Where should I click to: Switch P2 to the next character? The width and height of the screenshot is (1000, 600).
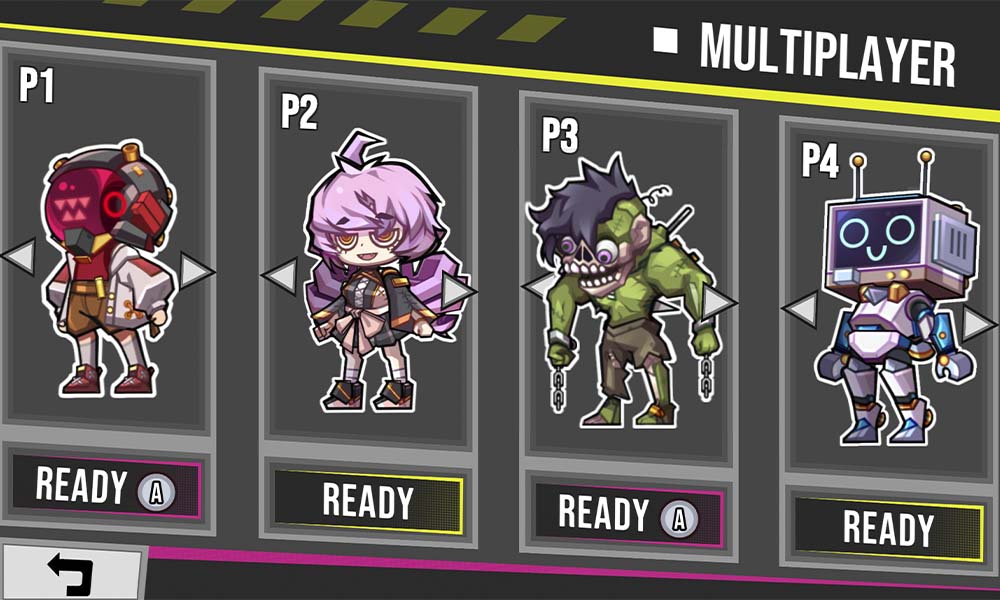458,290
